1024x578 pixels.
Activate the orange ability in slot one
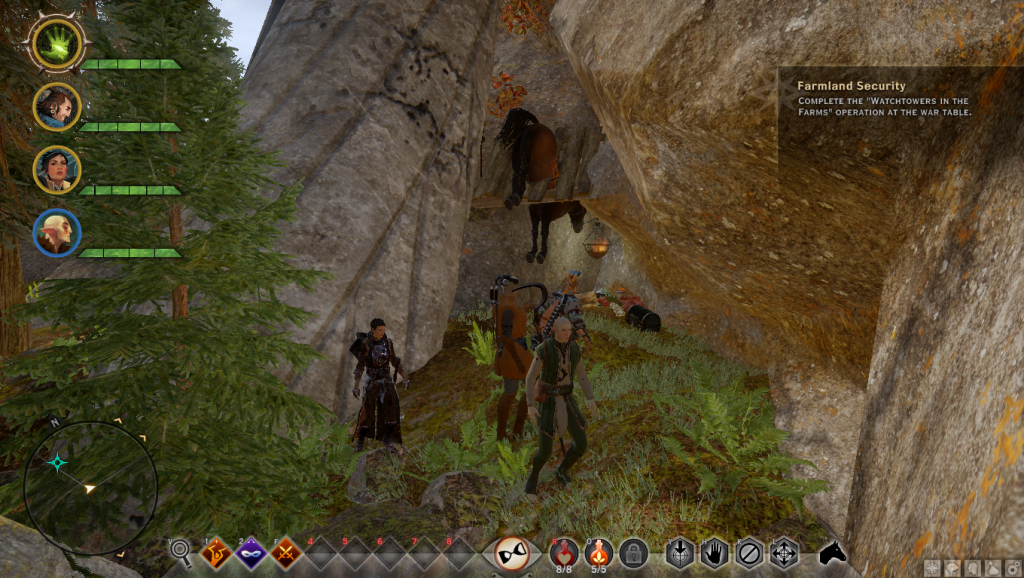216,552
